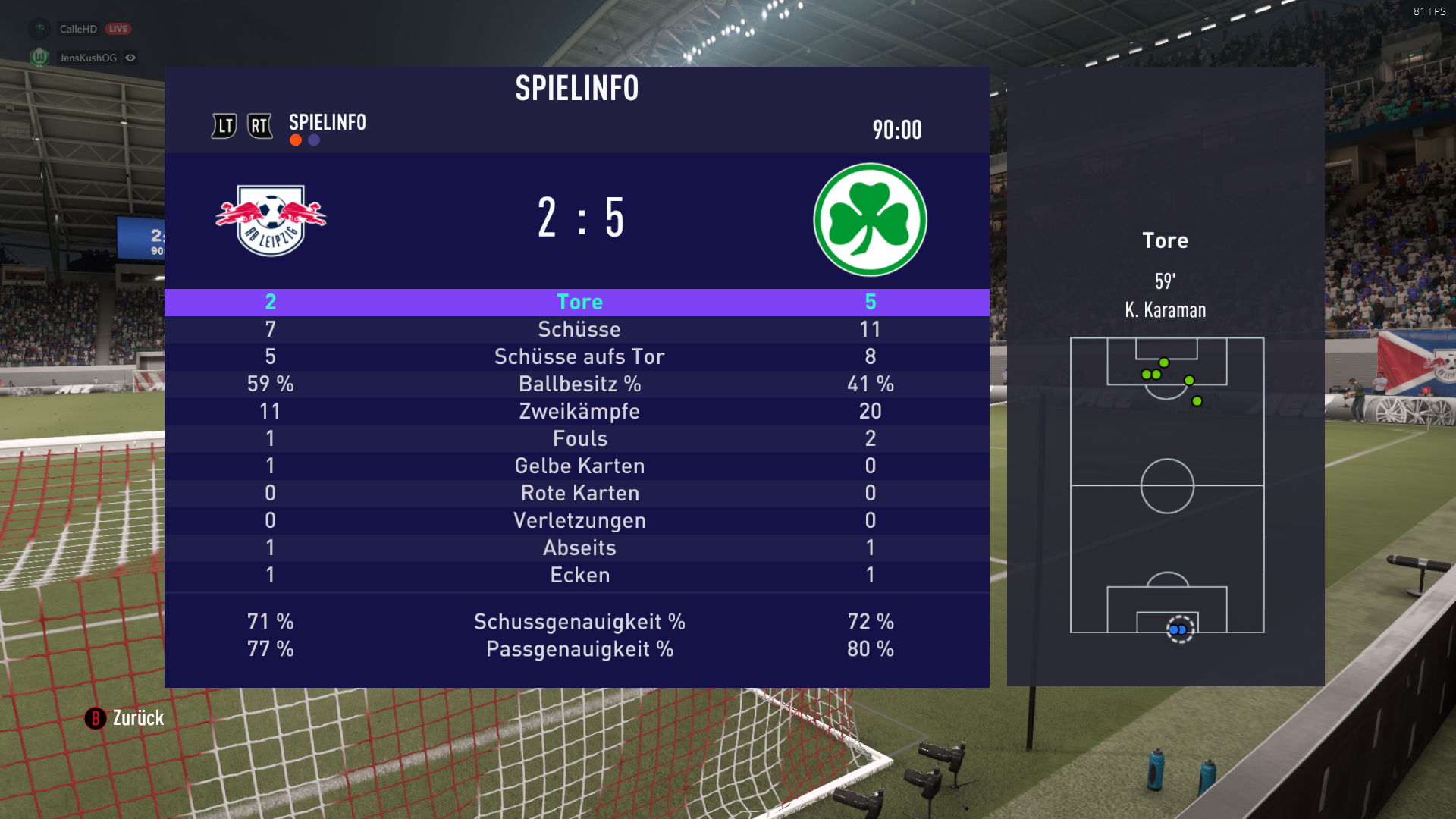The height and width of the screenshot is (819, 1456).
Task: Select the highlighted blue goal marker on pitch
Action: pyautogui.click(x=1179, y=629)
